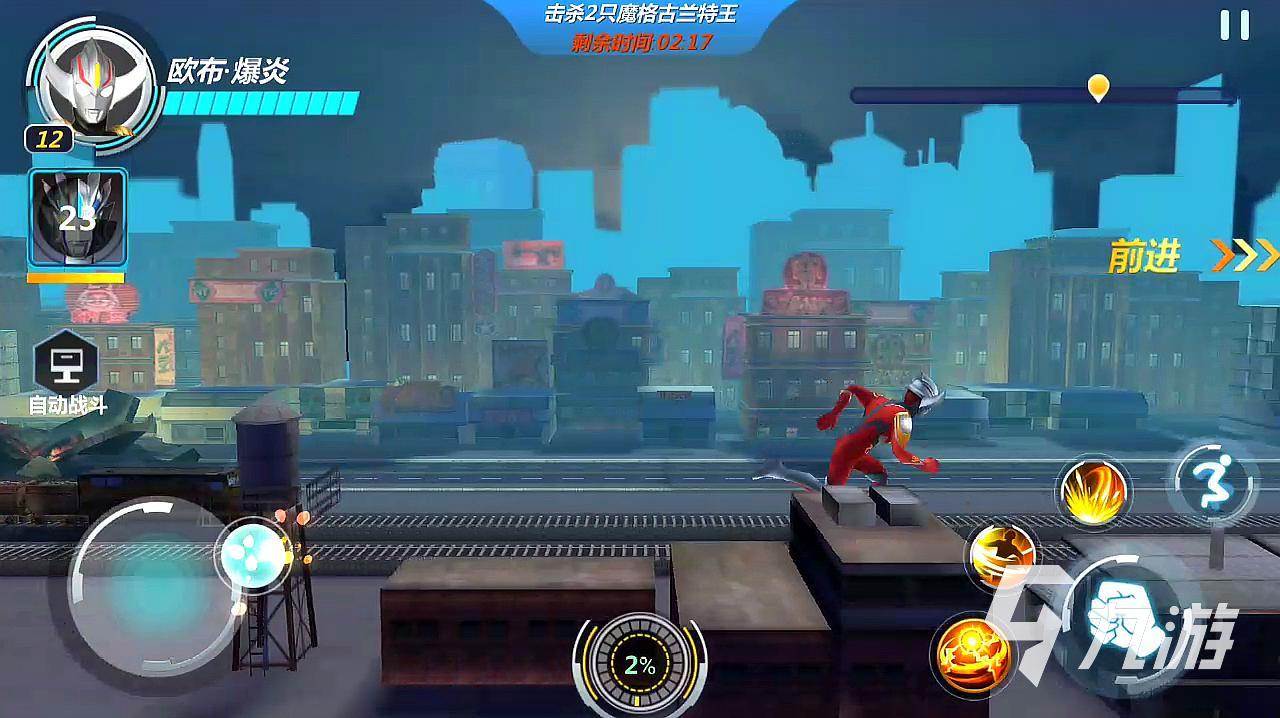This screenshot has width=1280, height=718.
Task: Cast the fiery spinning kick skill
Action: (1001, 555)
